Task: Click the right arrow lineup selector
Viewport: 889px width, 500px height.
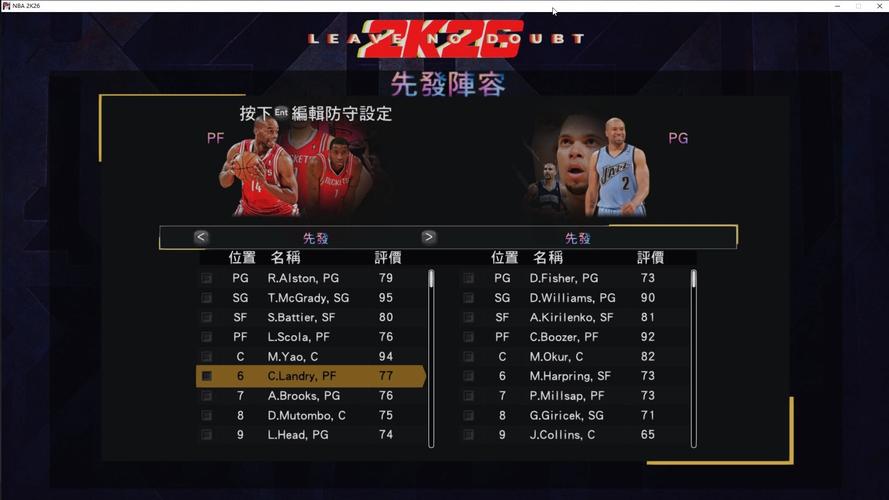Action: [x=429, y=237]
